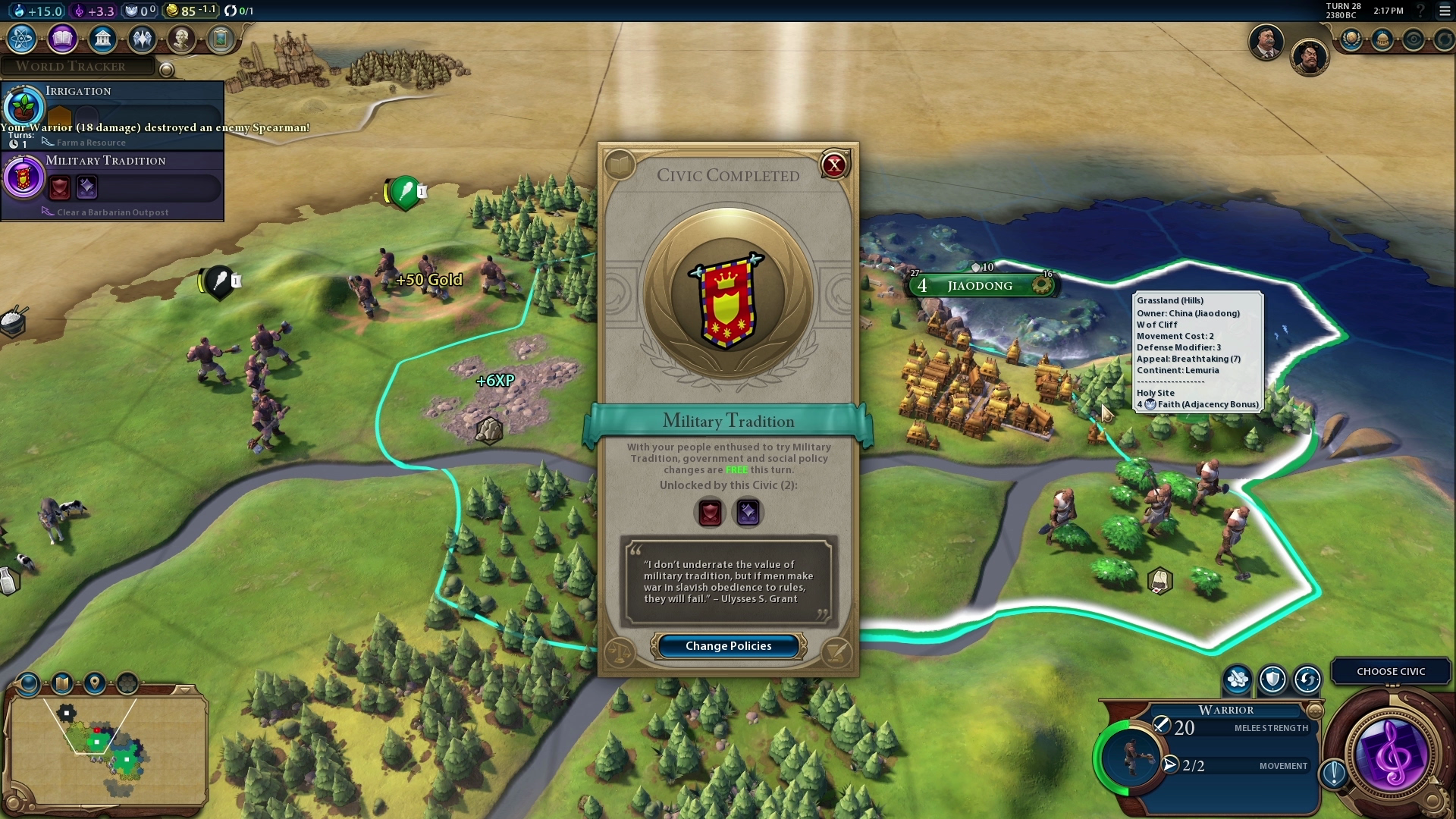
Task: Open the game menu hamburger icon
Action: (x=1444, y=11)
